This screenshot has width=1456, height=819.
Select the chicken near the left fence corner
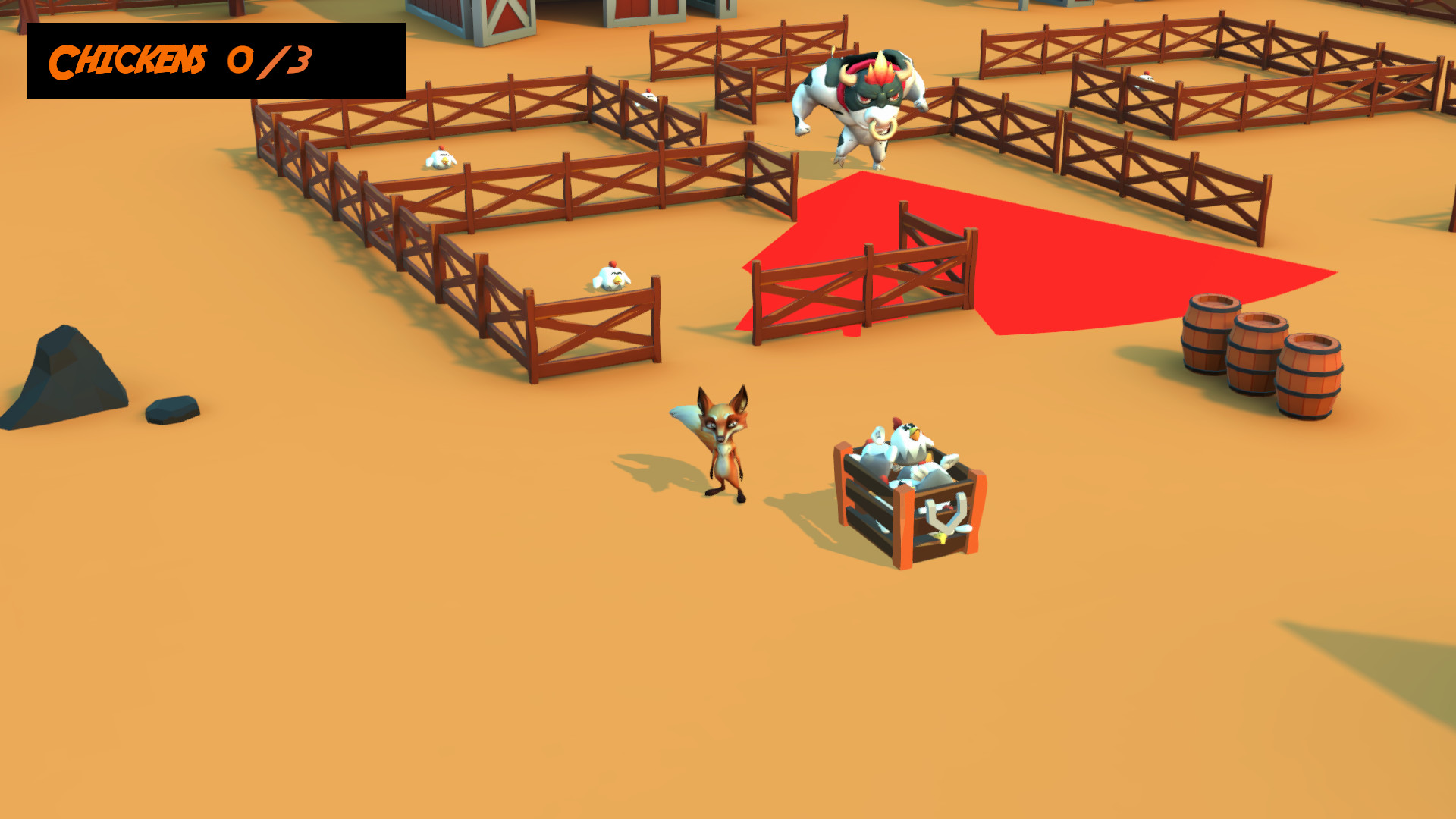(610, 277)
